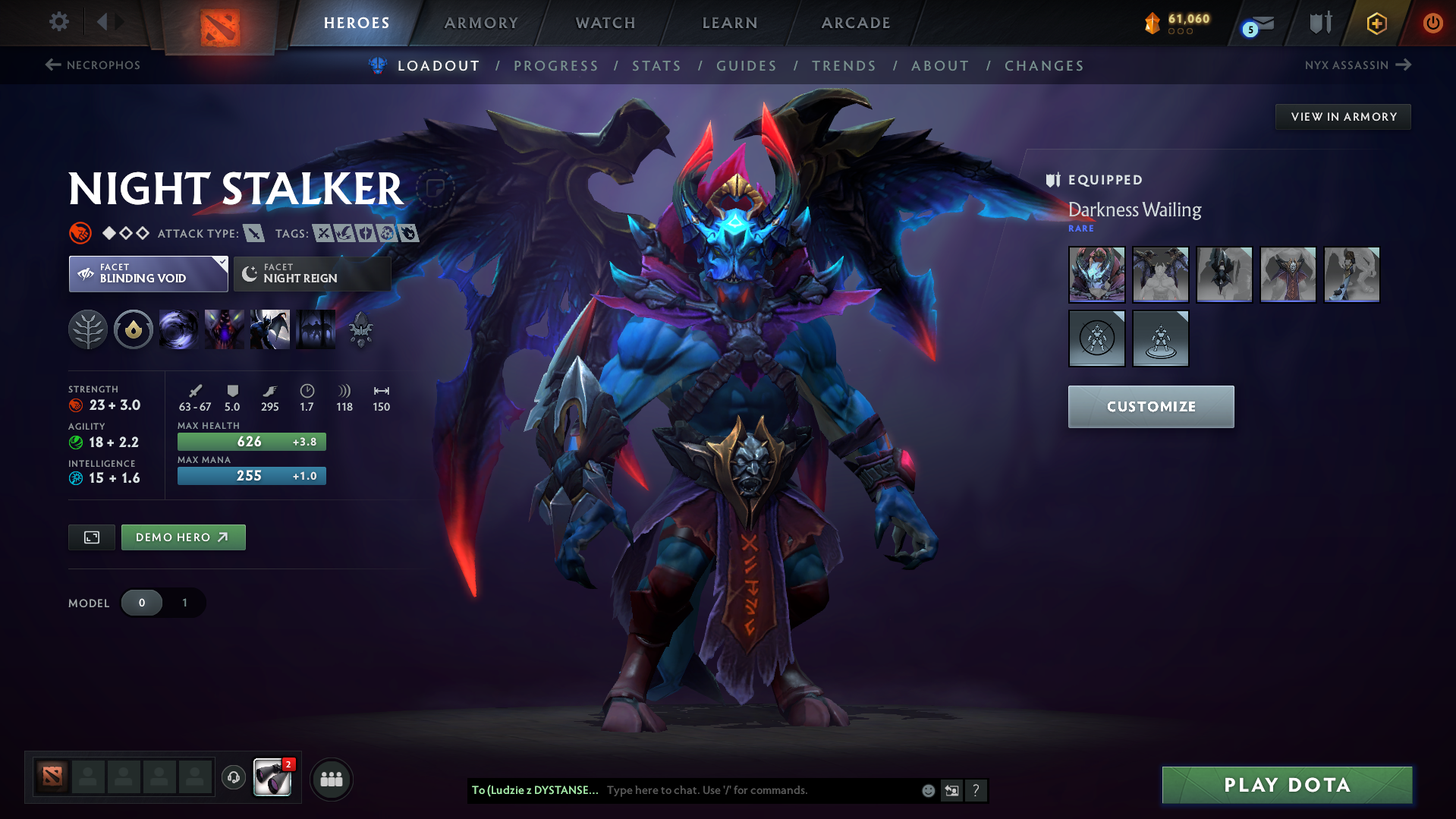Viewport: 1456px width, 819px height.
Task: Click the CUSTOMIZE button
Action: click(1150, 406)
